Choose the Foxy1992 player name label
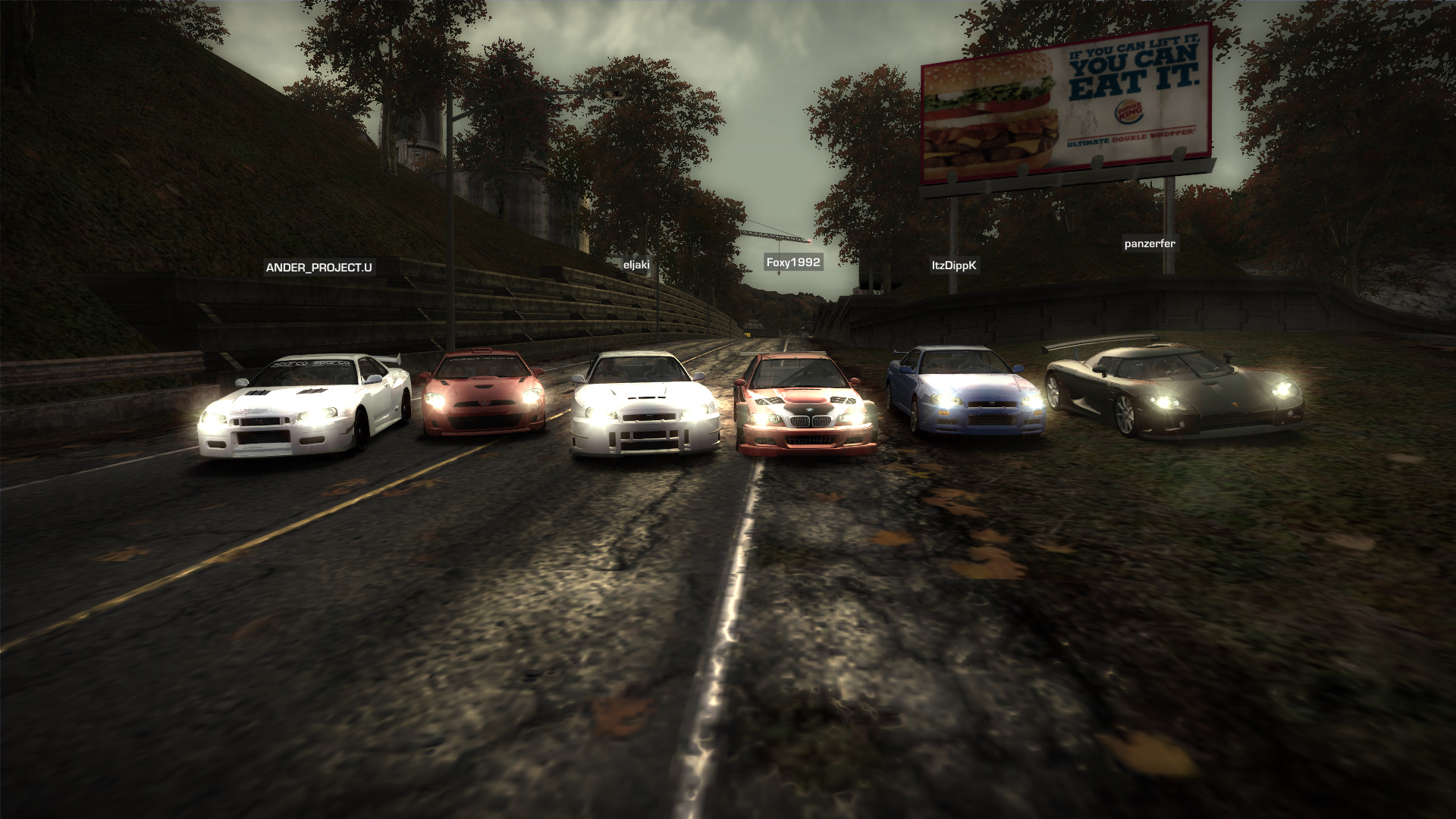Image resolution: width=1456 pixels, height=819 pixels. click(x=792, y=262)
